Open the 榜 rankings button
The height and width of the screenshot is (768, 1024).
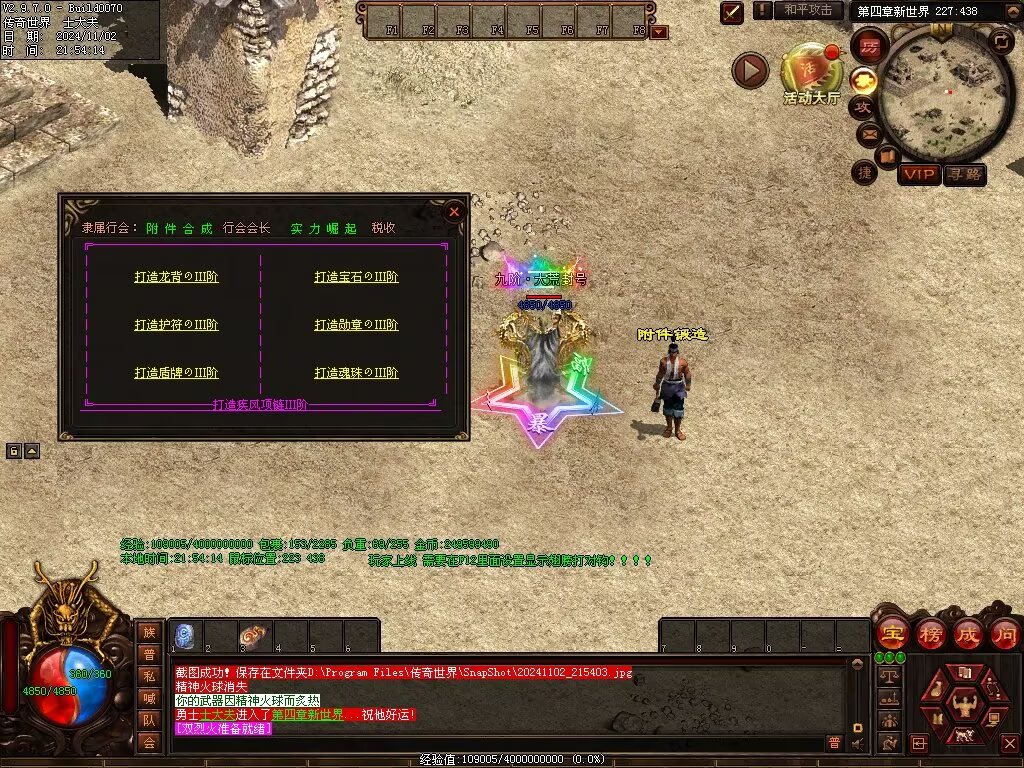coord(929,634)
